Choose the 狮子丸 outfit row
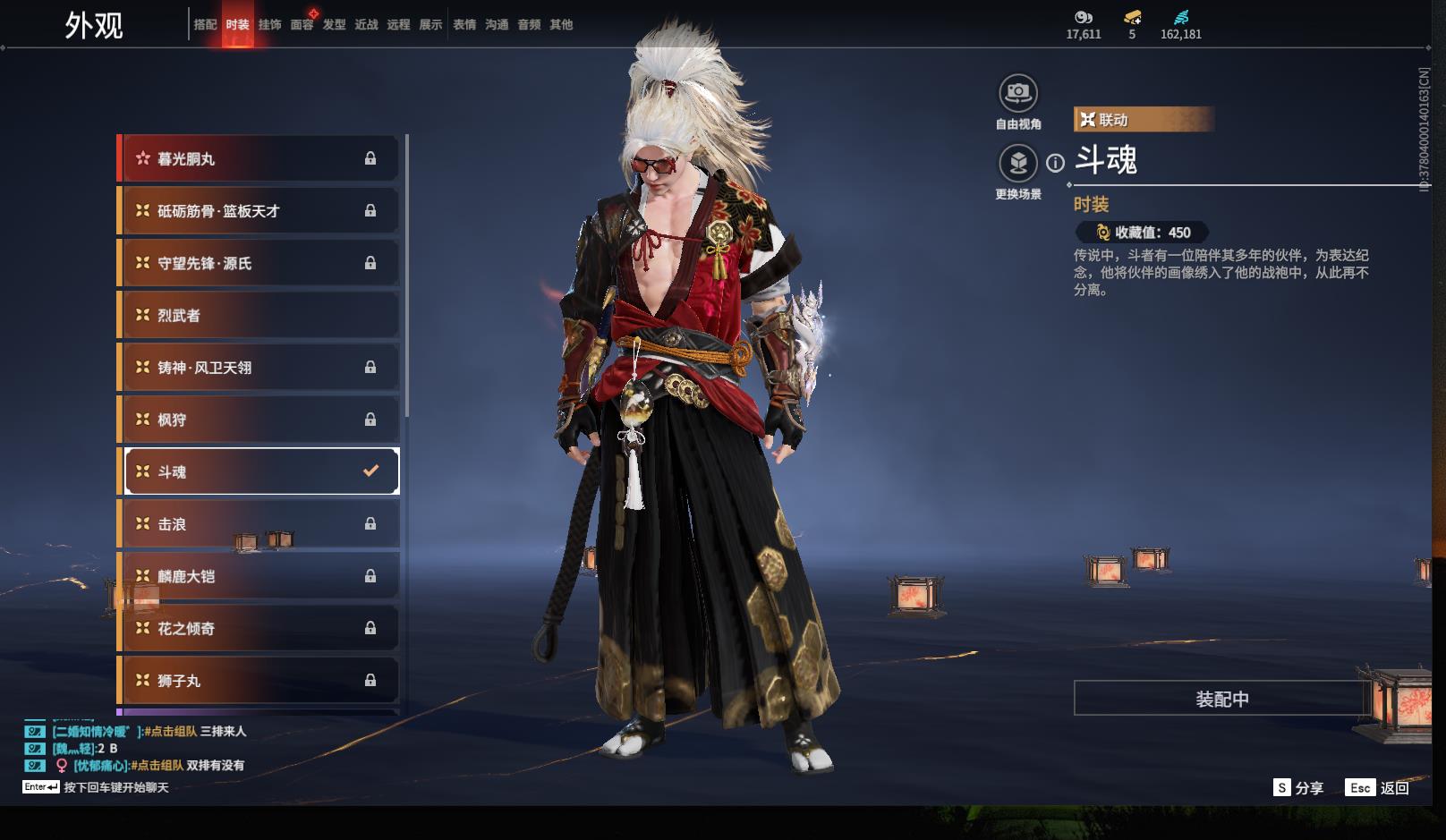 coord(259,681)
